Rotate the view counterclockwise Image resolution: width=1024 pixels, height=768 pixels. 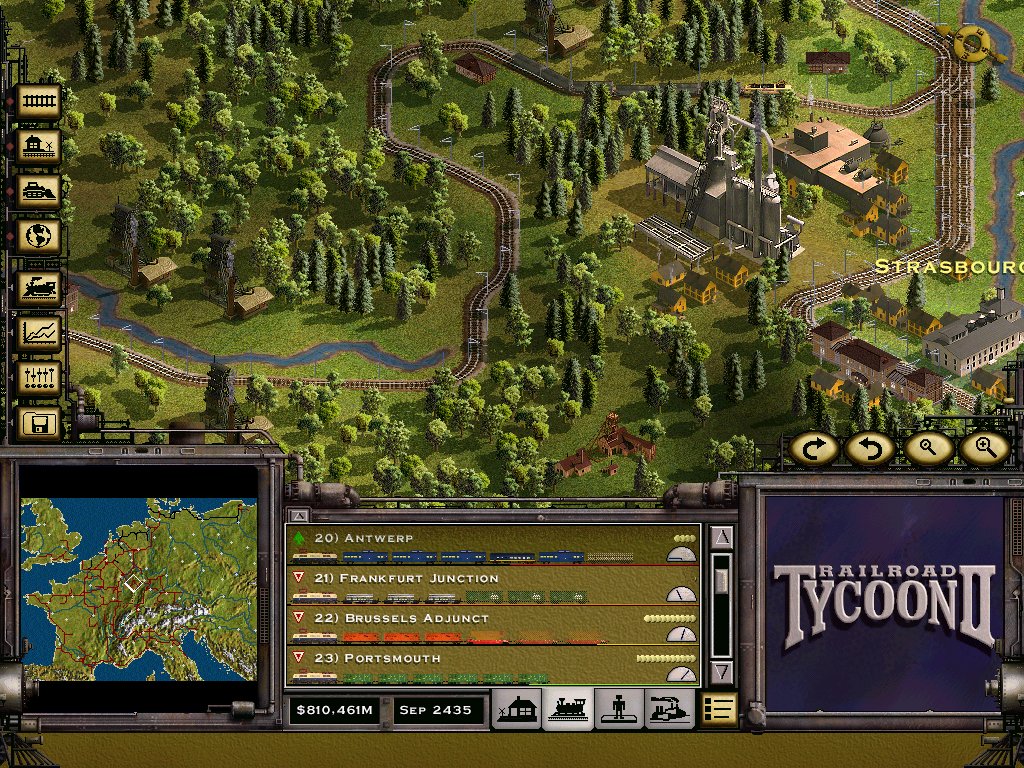click(x=868, y=449)
